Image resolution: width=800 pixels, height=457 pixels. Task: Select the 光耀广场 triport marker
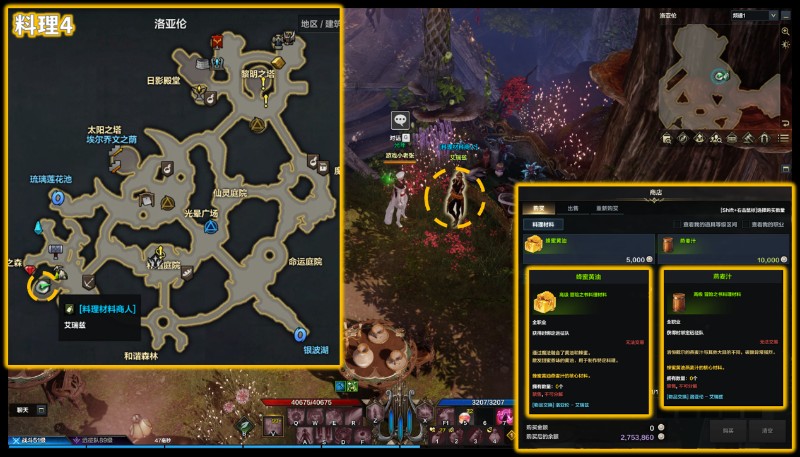(x=211, y=227)
